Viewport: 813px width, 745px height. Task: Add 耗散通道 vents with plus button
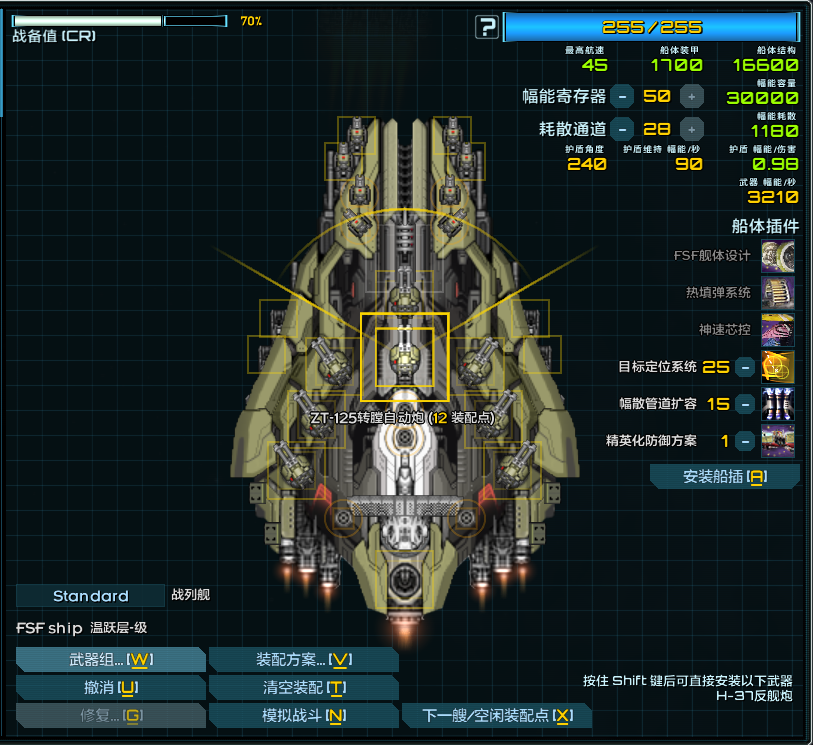click(691, 129)
